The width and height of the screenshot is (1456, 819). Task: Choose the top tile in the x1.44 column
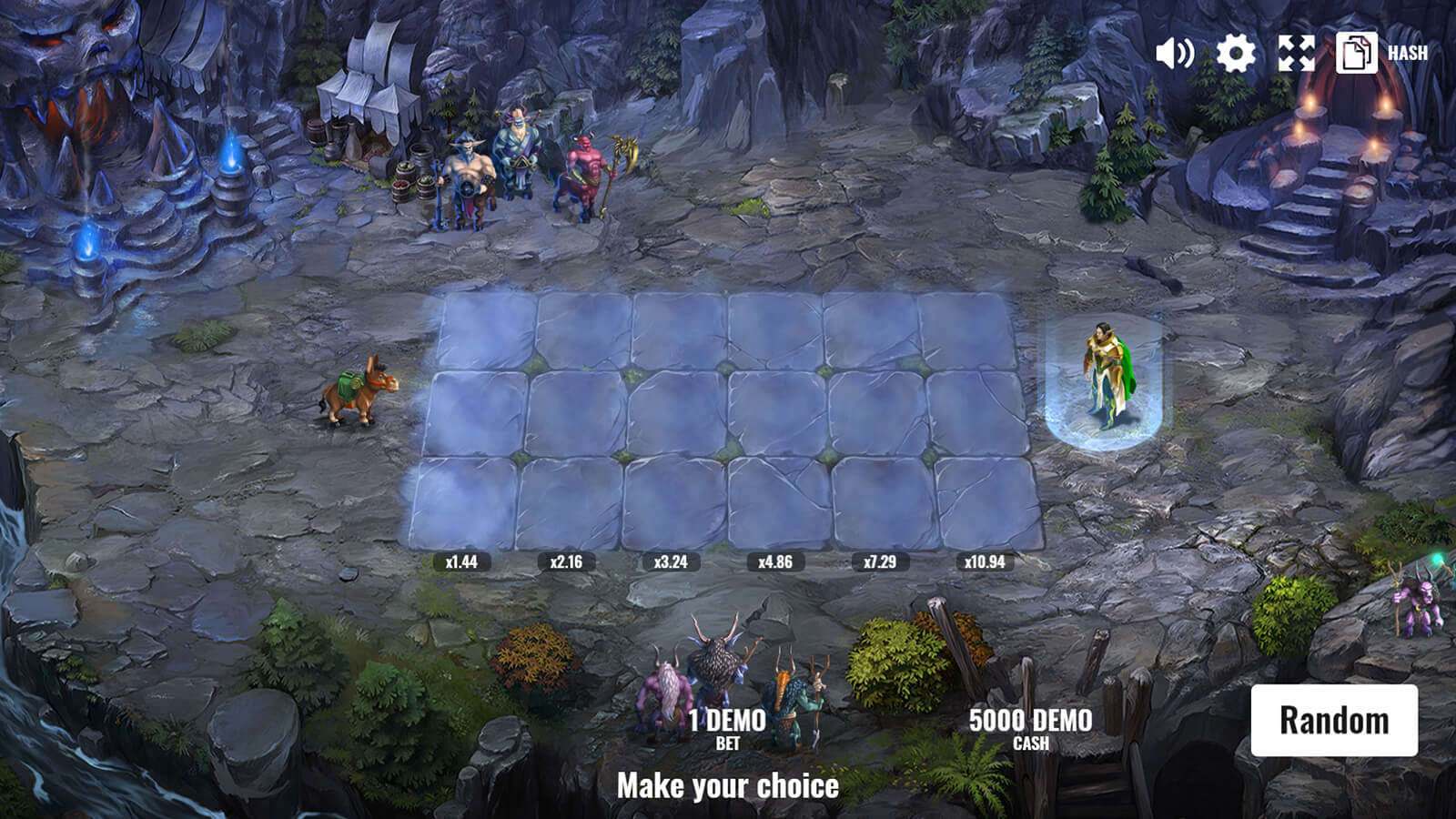pos(488,329)
